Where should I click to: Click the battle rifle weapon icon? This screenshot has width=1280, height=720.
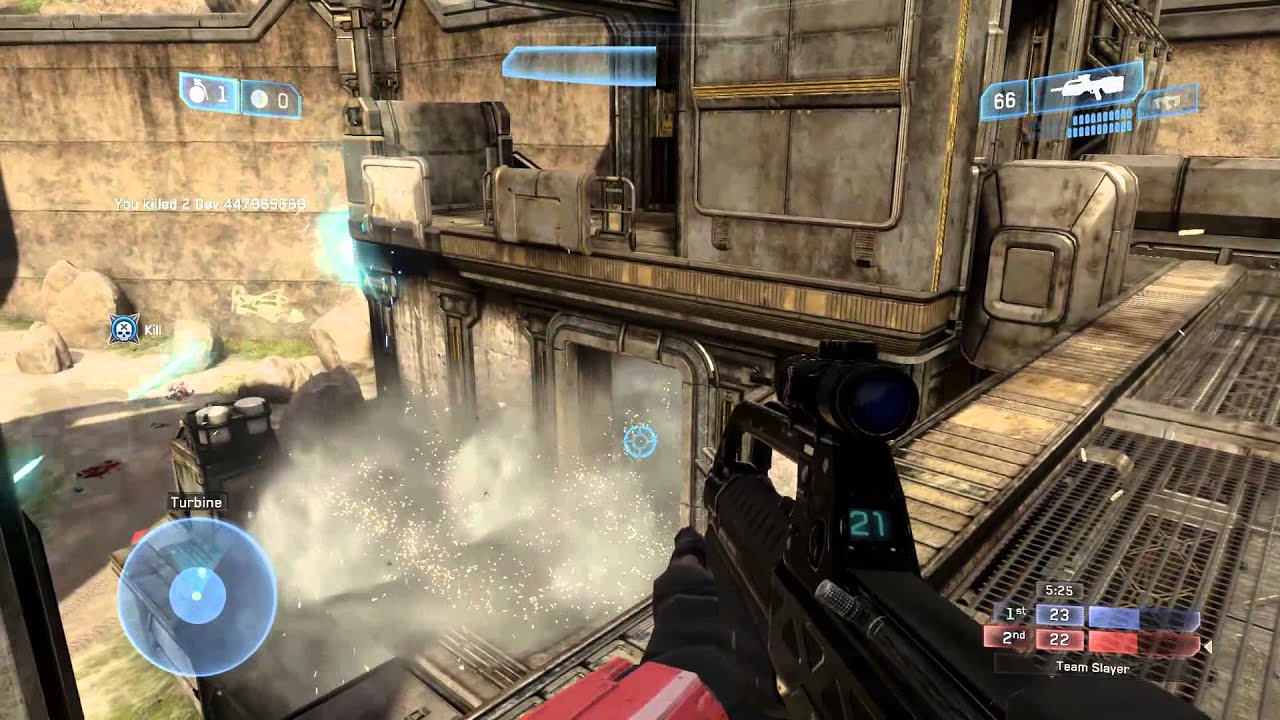1088,88
